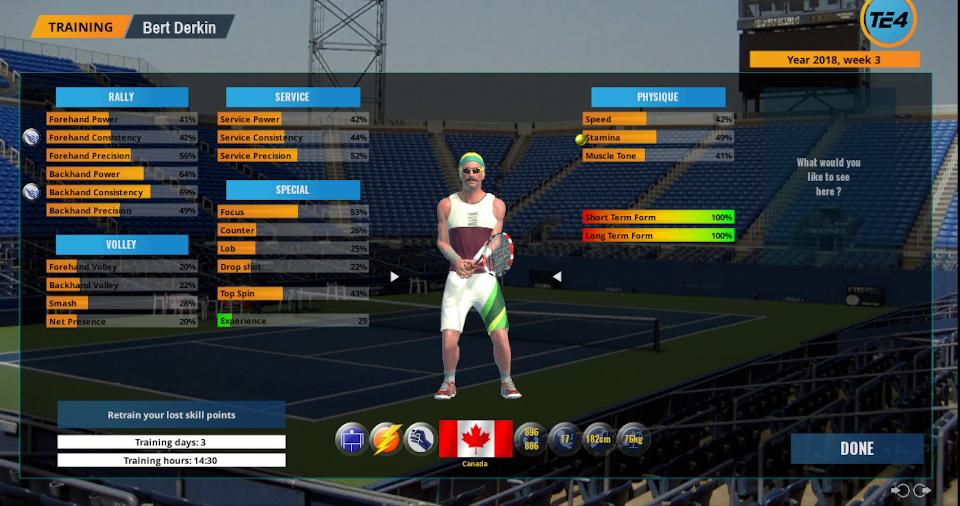Choose the Backhand Consistency skill bar

tap(122, 192)
